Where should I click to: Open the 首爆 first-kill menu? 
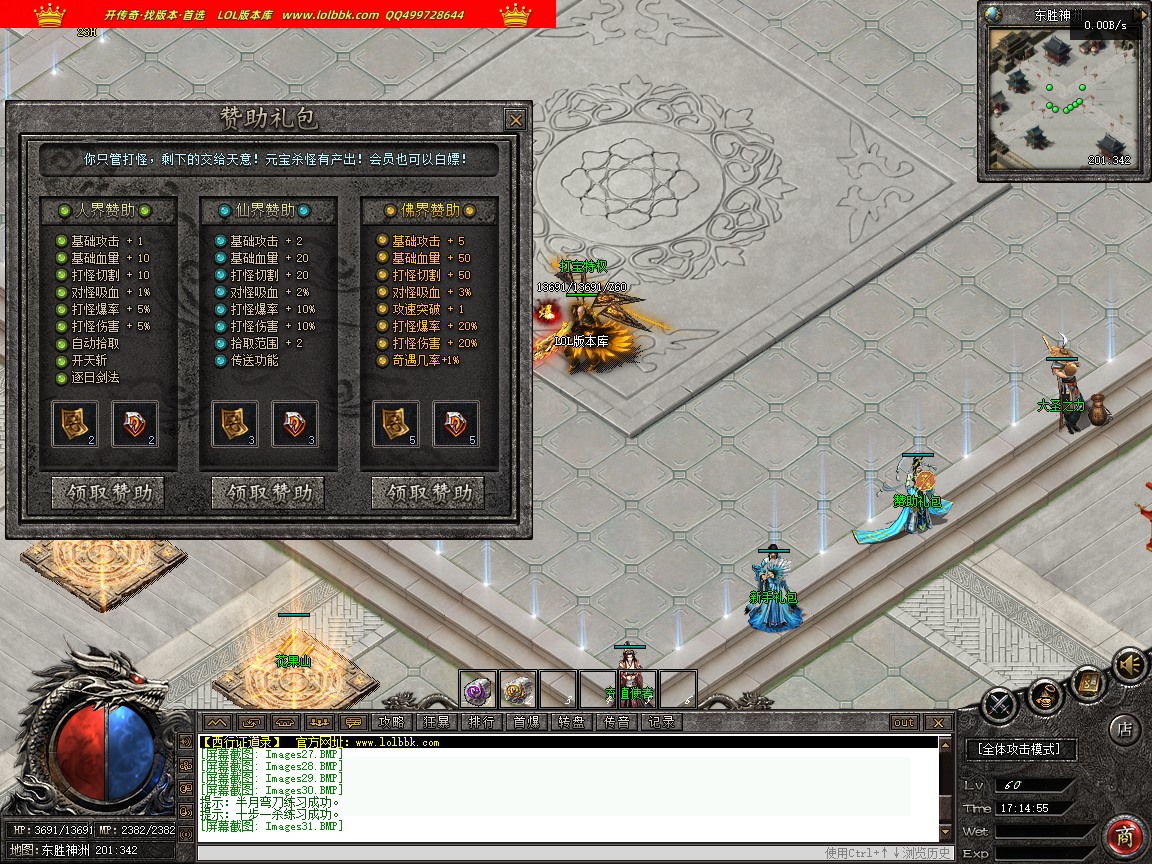(527, 722)
